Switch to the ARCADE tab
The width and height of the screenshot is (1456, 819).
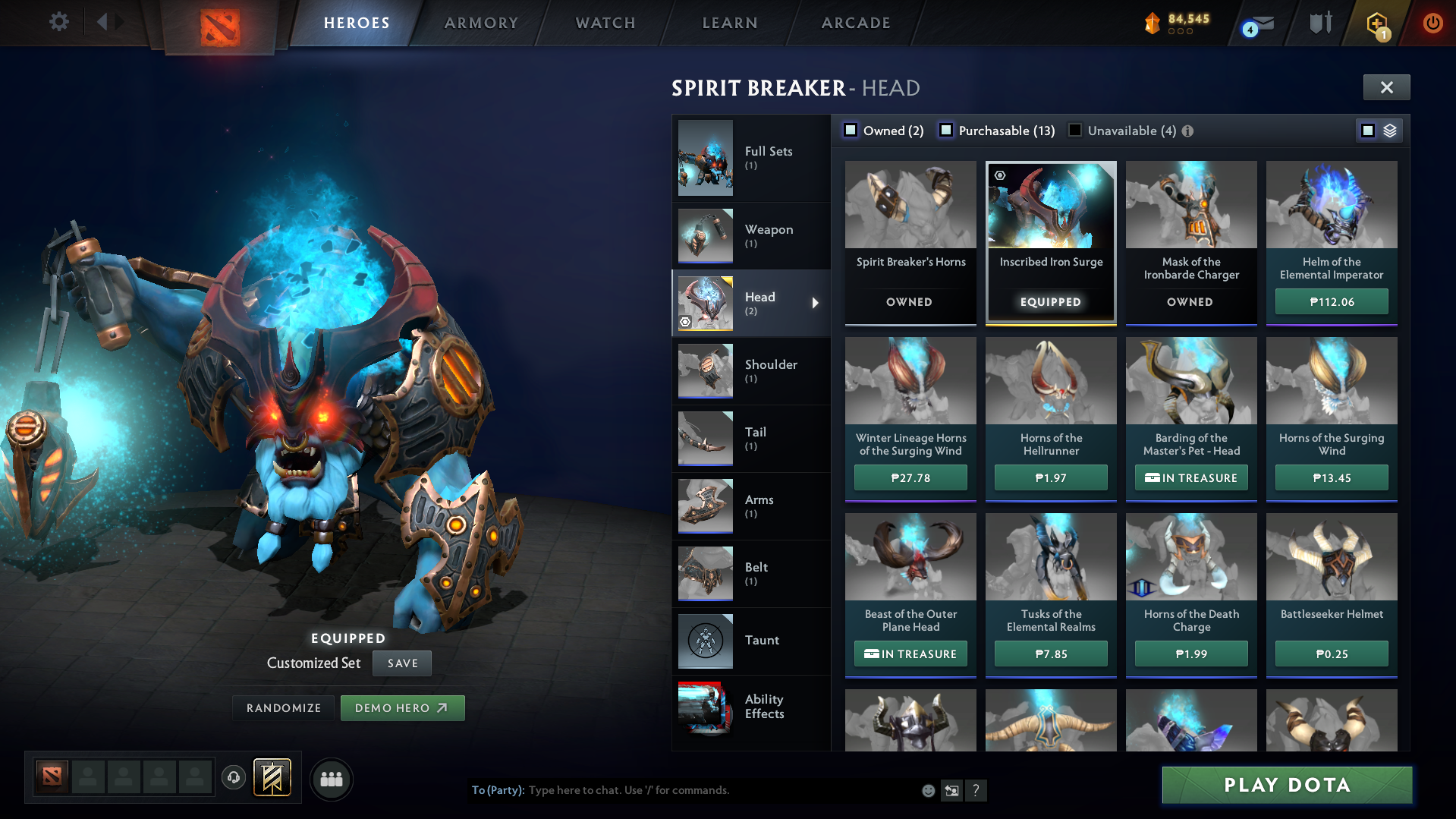point(855,23)
